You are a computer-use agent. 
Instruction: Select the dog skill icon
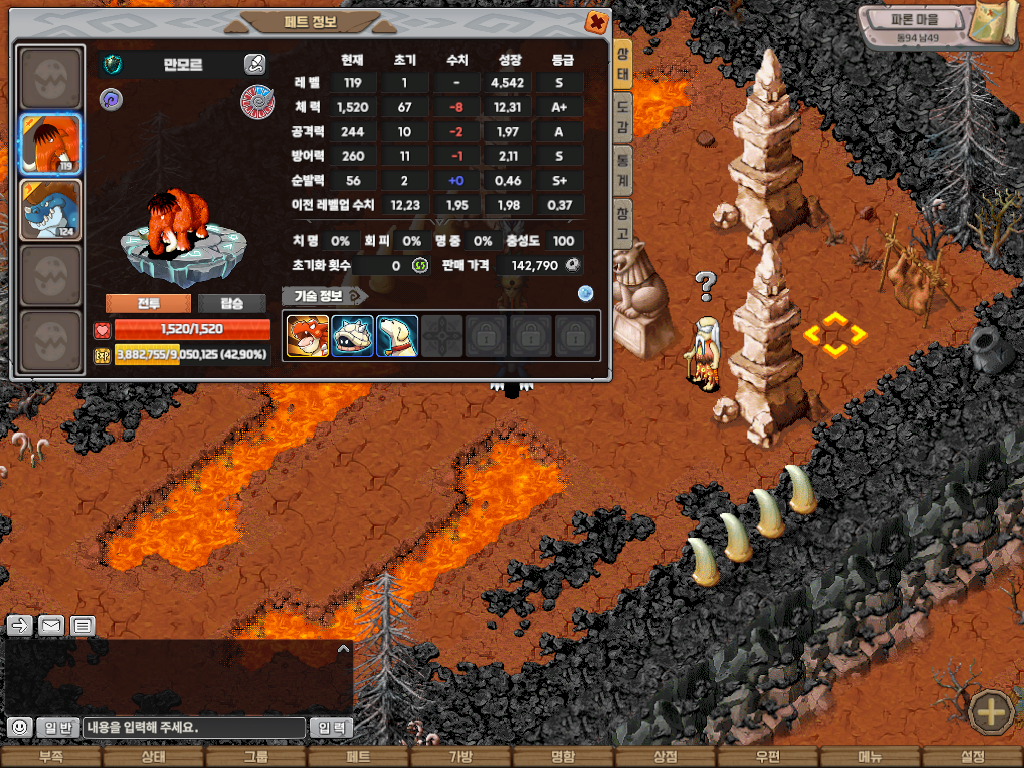coord(397,337)
